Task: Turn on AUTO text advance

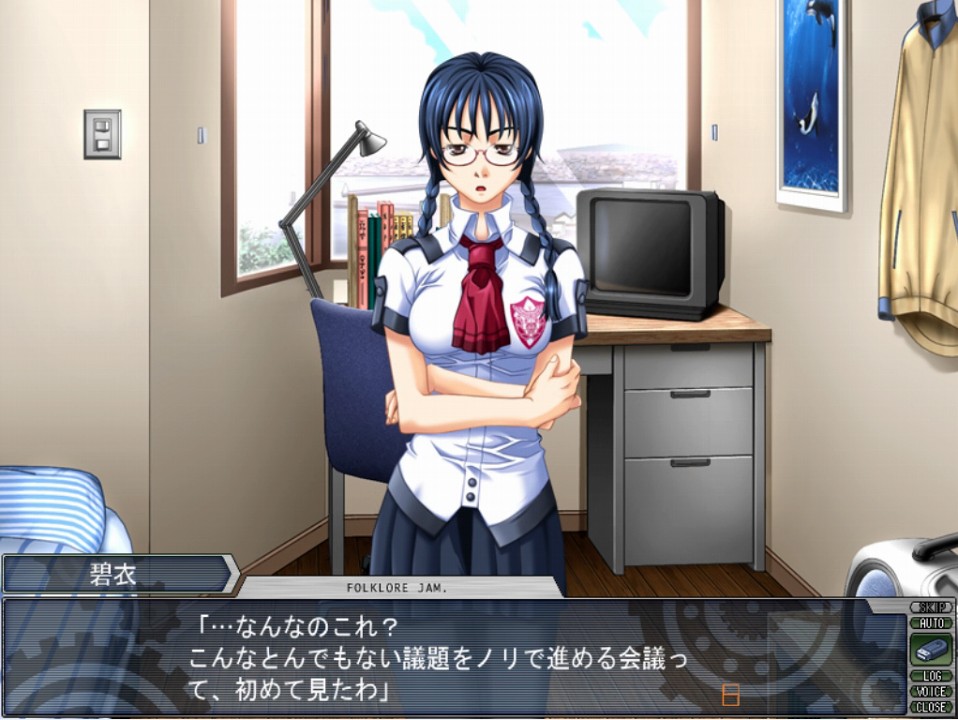Action: (930, 622)
